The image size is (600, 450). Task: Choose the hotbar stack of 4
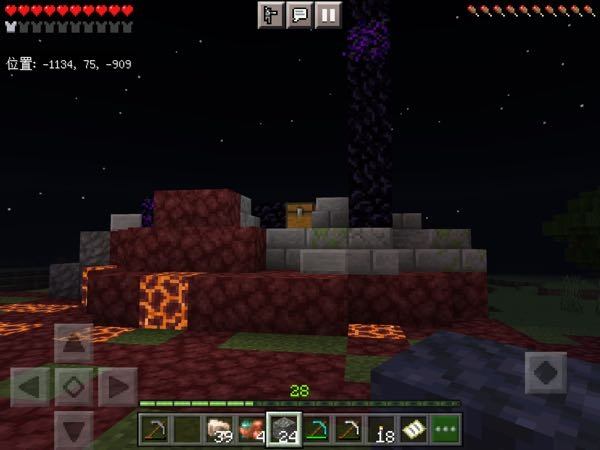tap(252, 430)
